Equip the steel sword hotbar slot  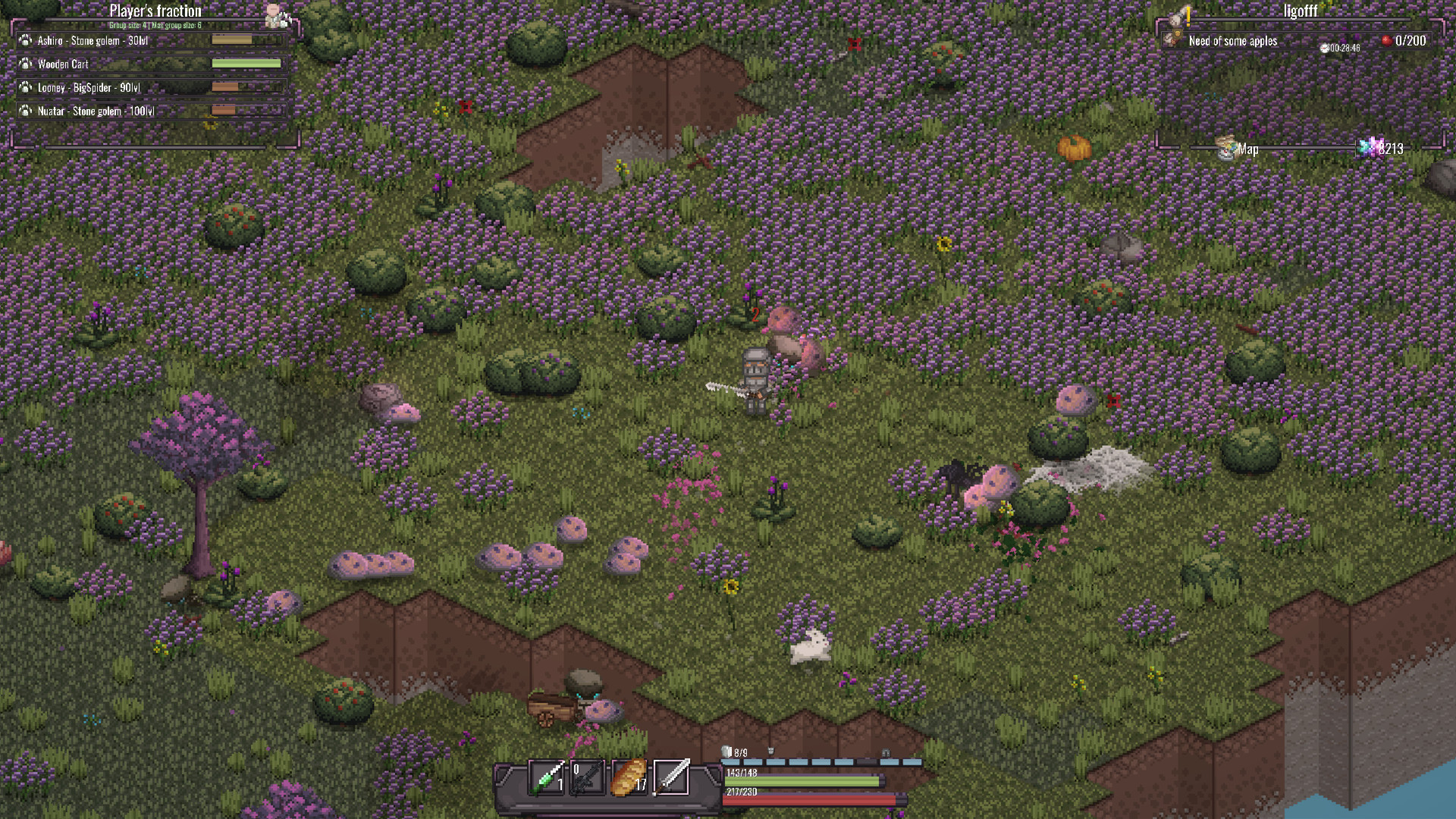point(672,777)
